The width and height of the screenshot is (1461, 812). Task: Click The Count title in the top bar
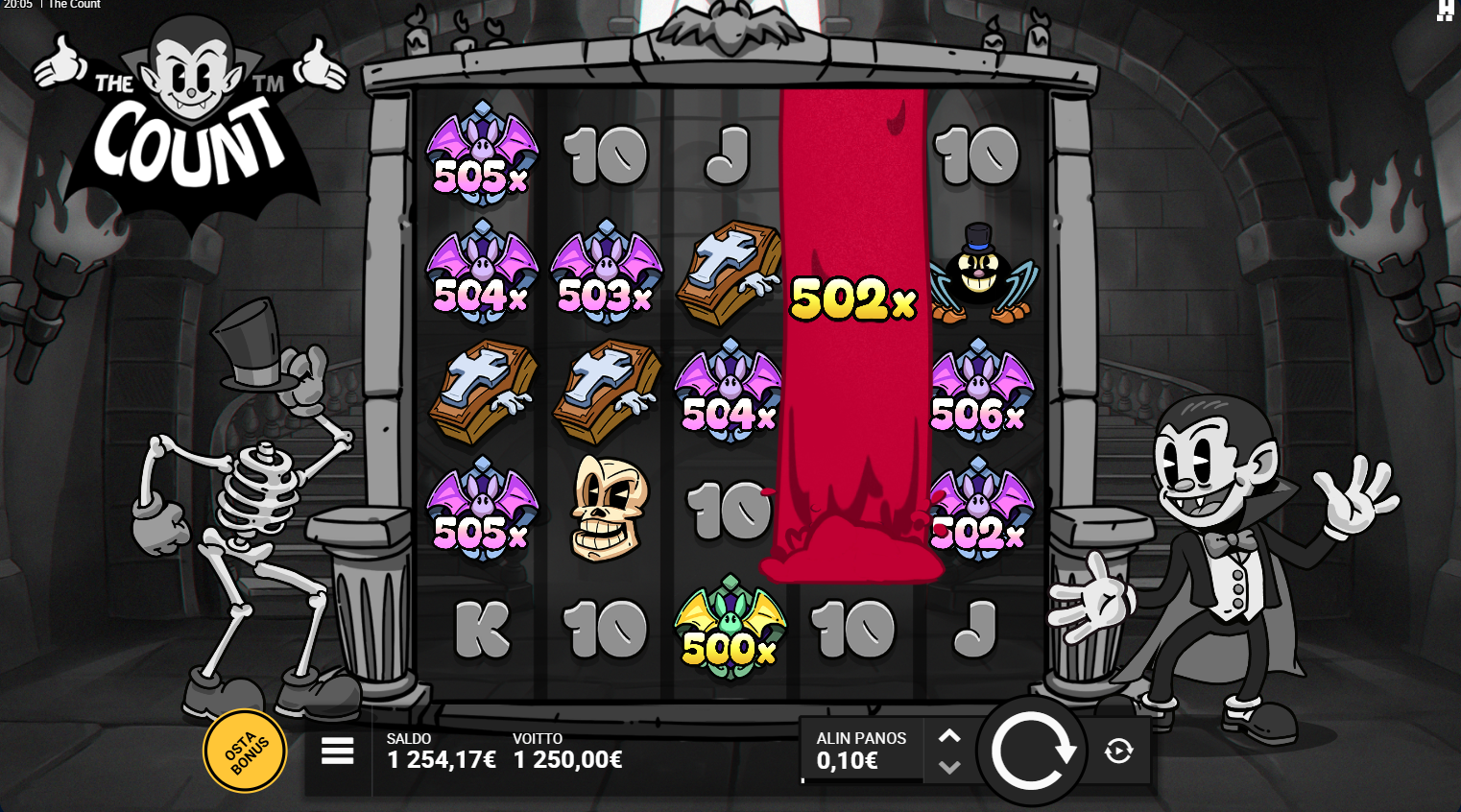click(x=74, y=5)
